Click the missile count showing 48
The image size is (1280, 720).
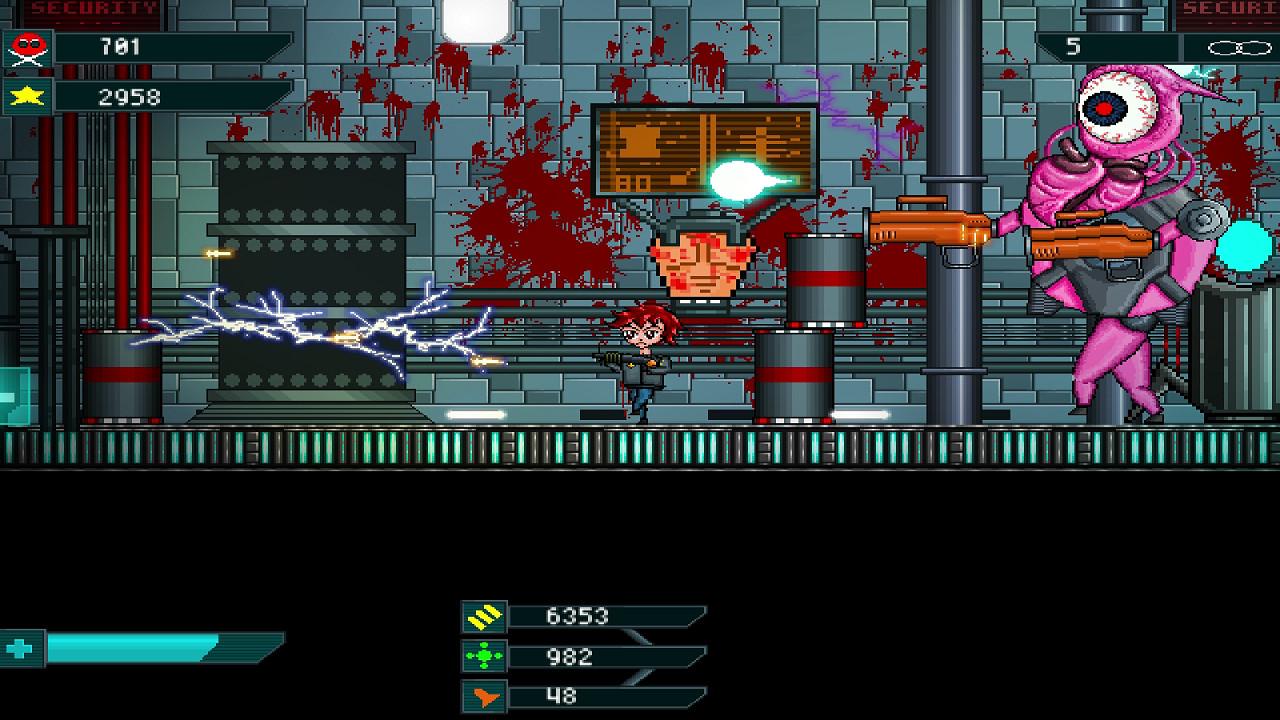[560, 699]
